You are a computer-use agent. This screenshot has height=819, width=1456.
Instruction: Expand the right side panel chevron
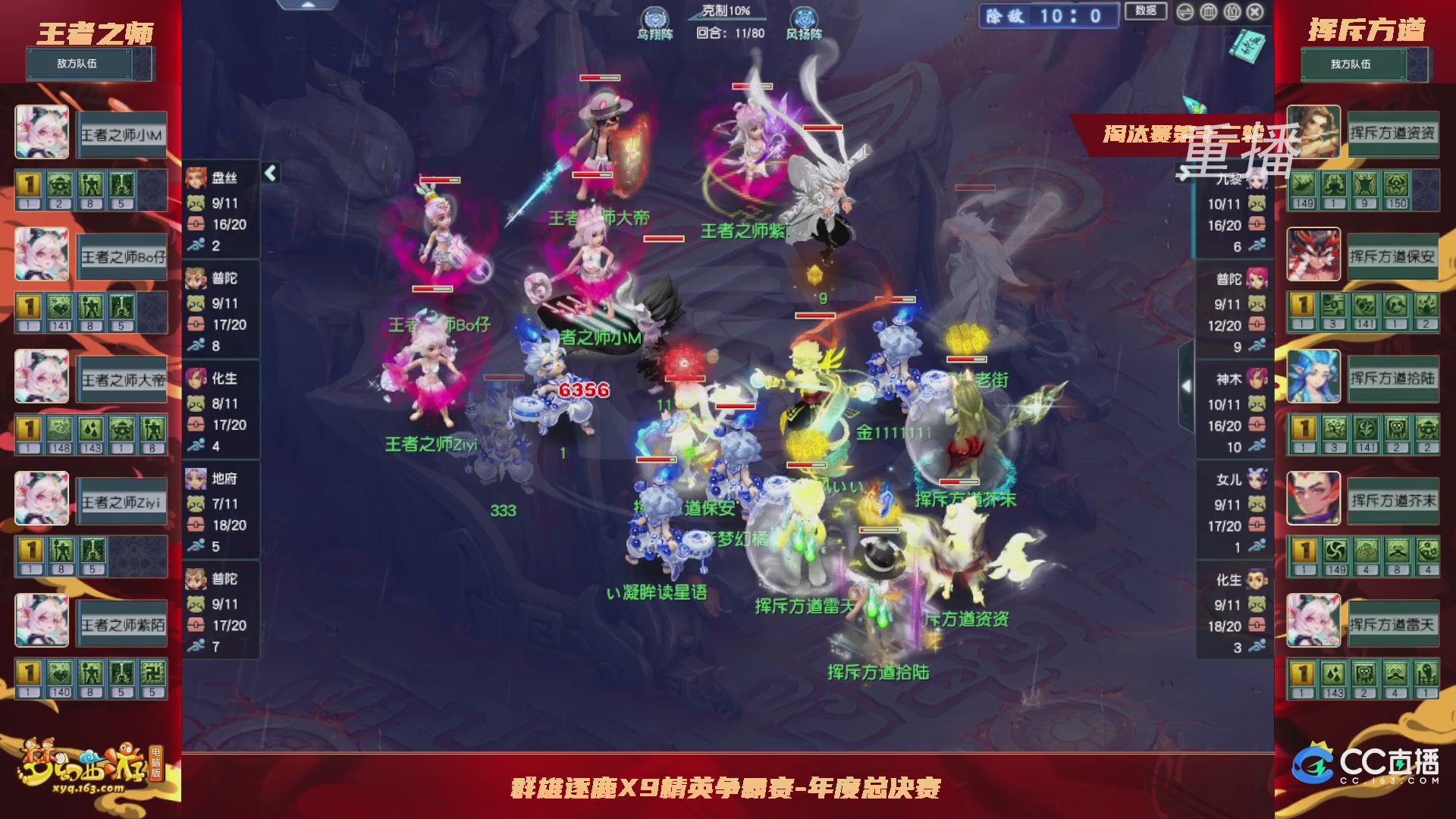click(x=1186, y=386)
